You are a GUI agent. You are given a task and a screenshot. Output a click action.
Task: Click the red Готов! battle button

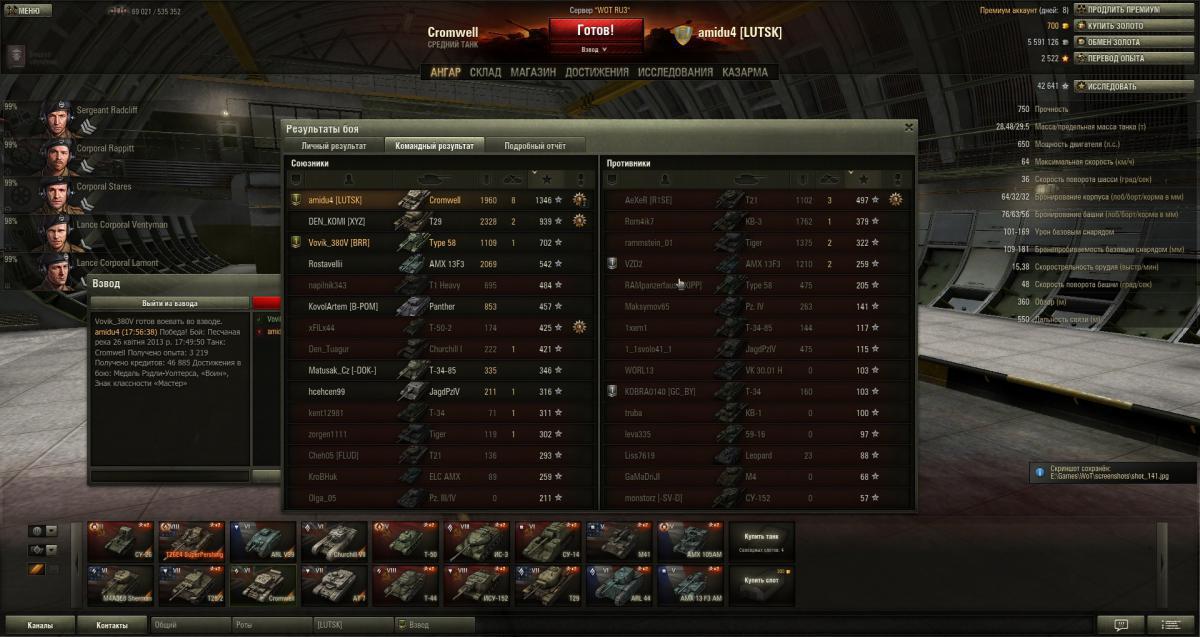point(594,30)
